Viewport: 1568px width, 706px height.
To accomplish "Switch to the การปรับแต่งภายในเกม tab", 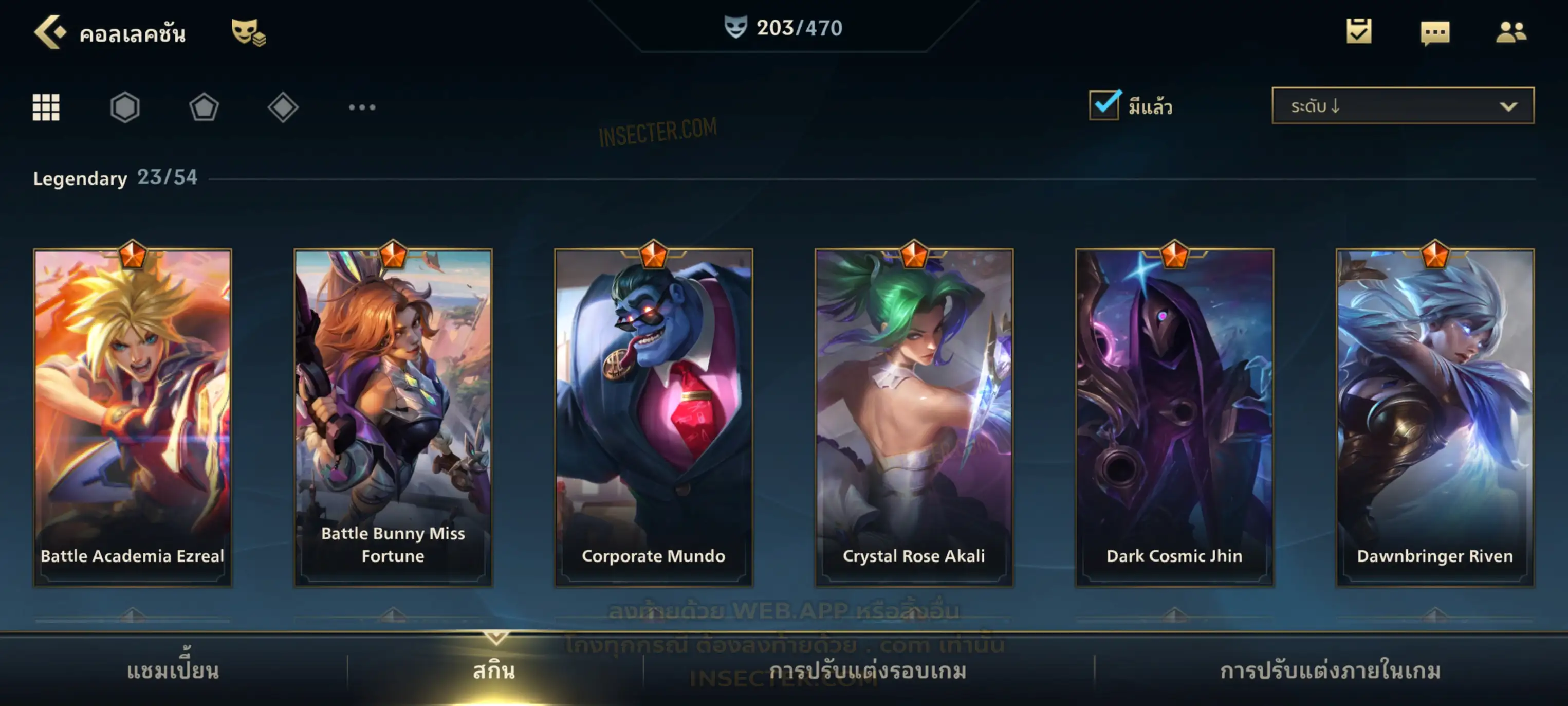I will coord(1331,671).
